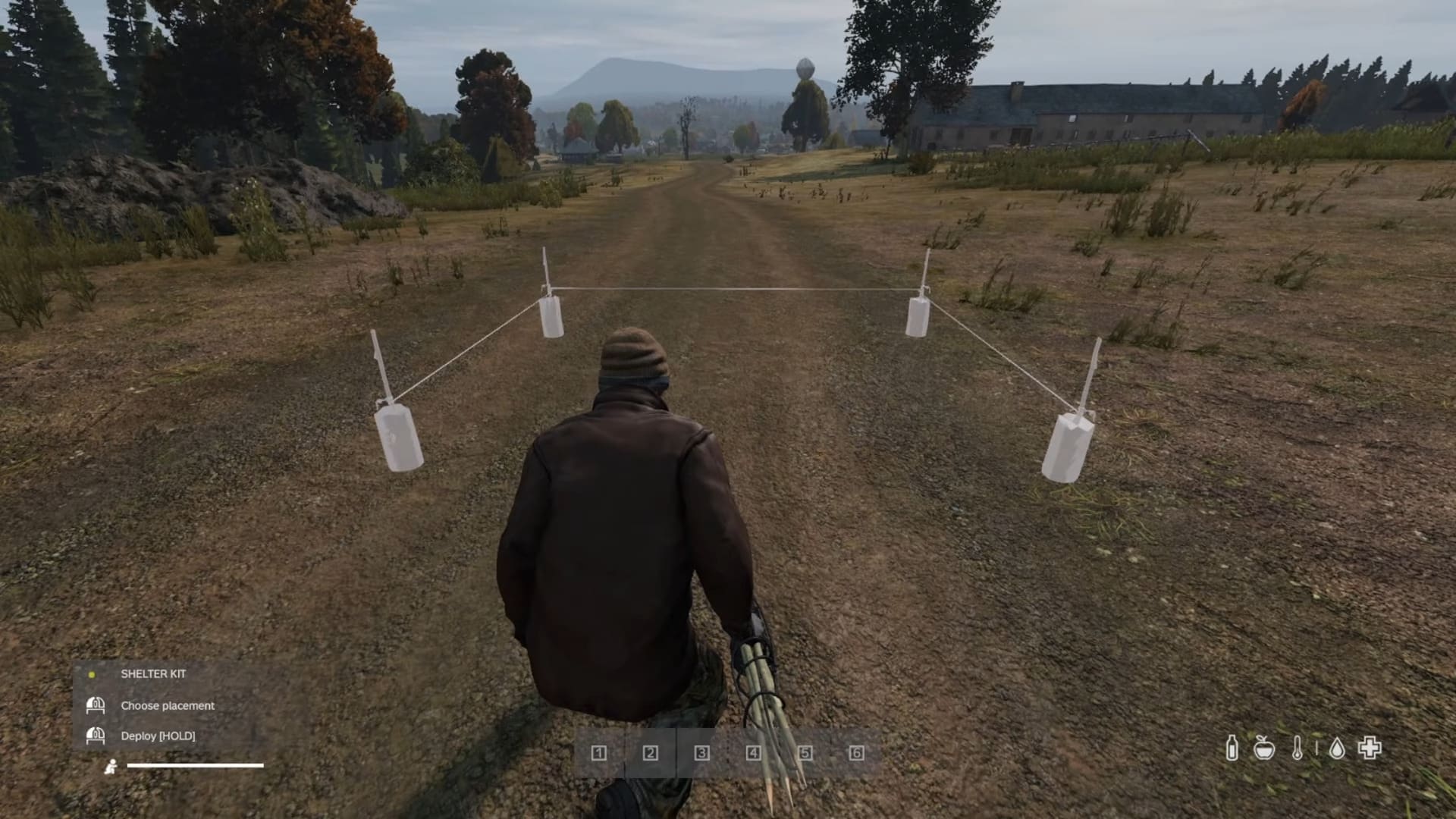1456x819 pixels.
Task: Select the crouched stance indicator icon
Action: tap(111, 767)
